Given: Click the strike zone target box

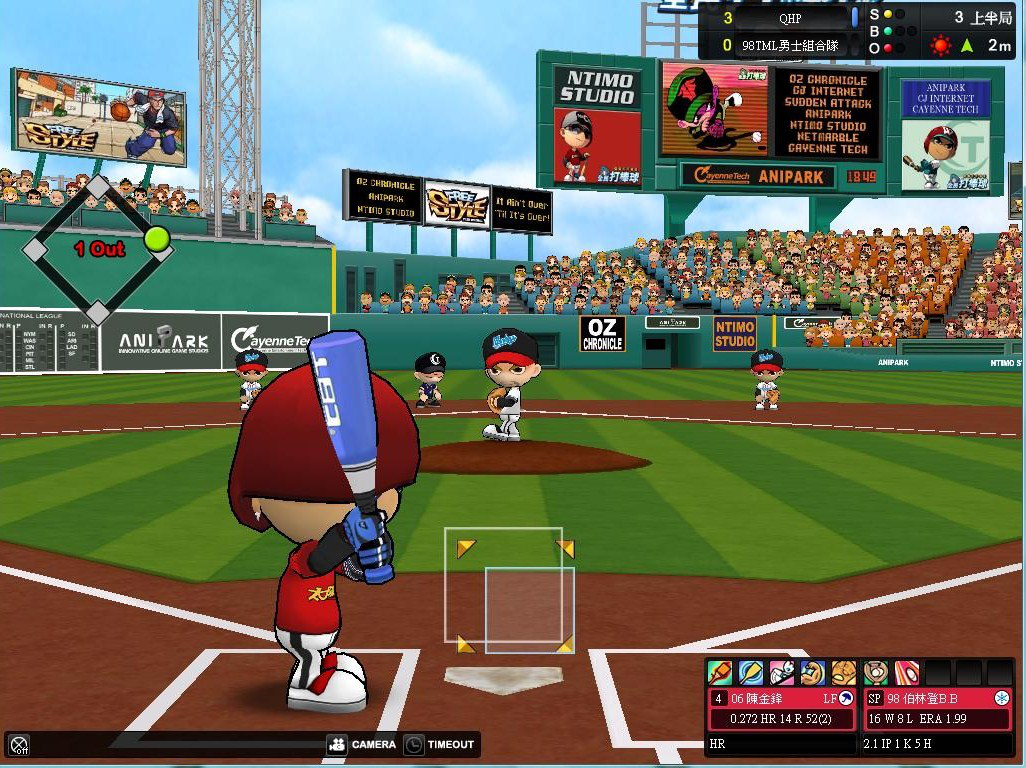Looking at the screenshot, I should click(x=510, y=590).
